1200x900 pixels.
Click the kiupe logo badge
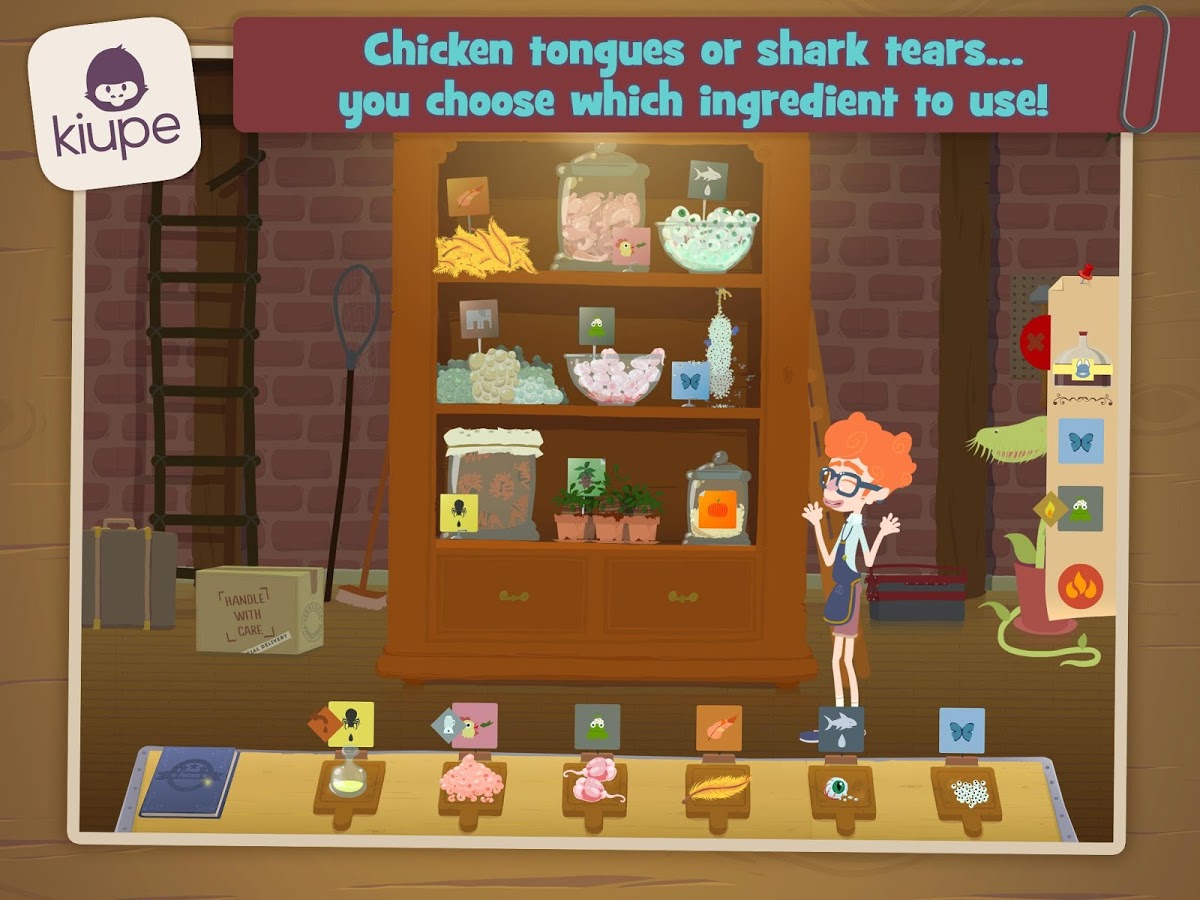pos(114,103)
